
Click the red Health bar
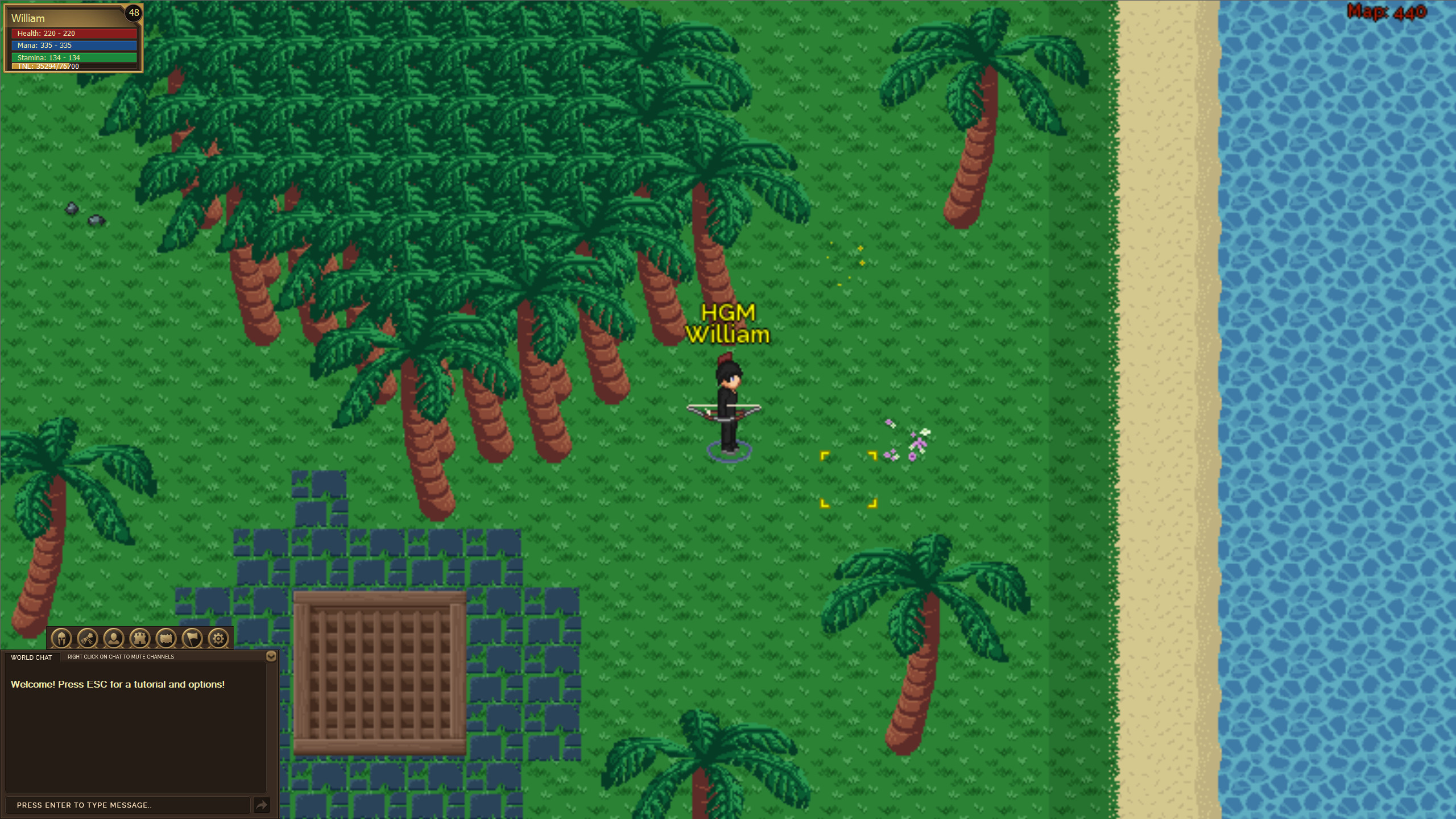(x=69, y=34)
